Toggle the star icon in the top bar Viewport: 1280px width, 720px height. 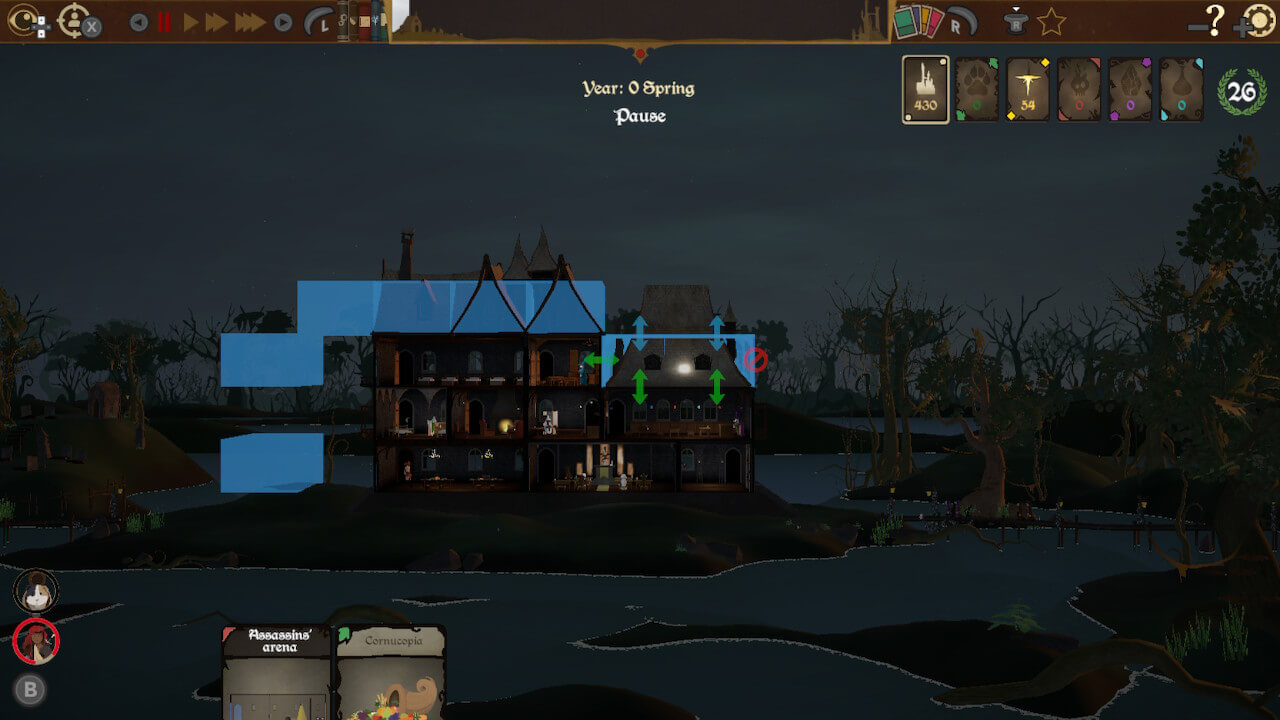coord(1052,22)
